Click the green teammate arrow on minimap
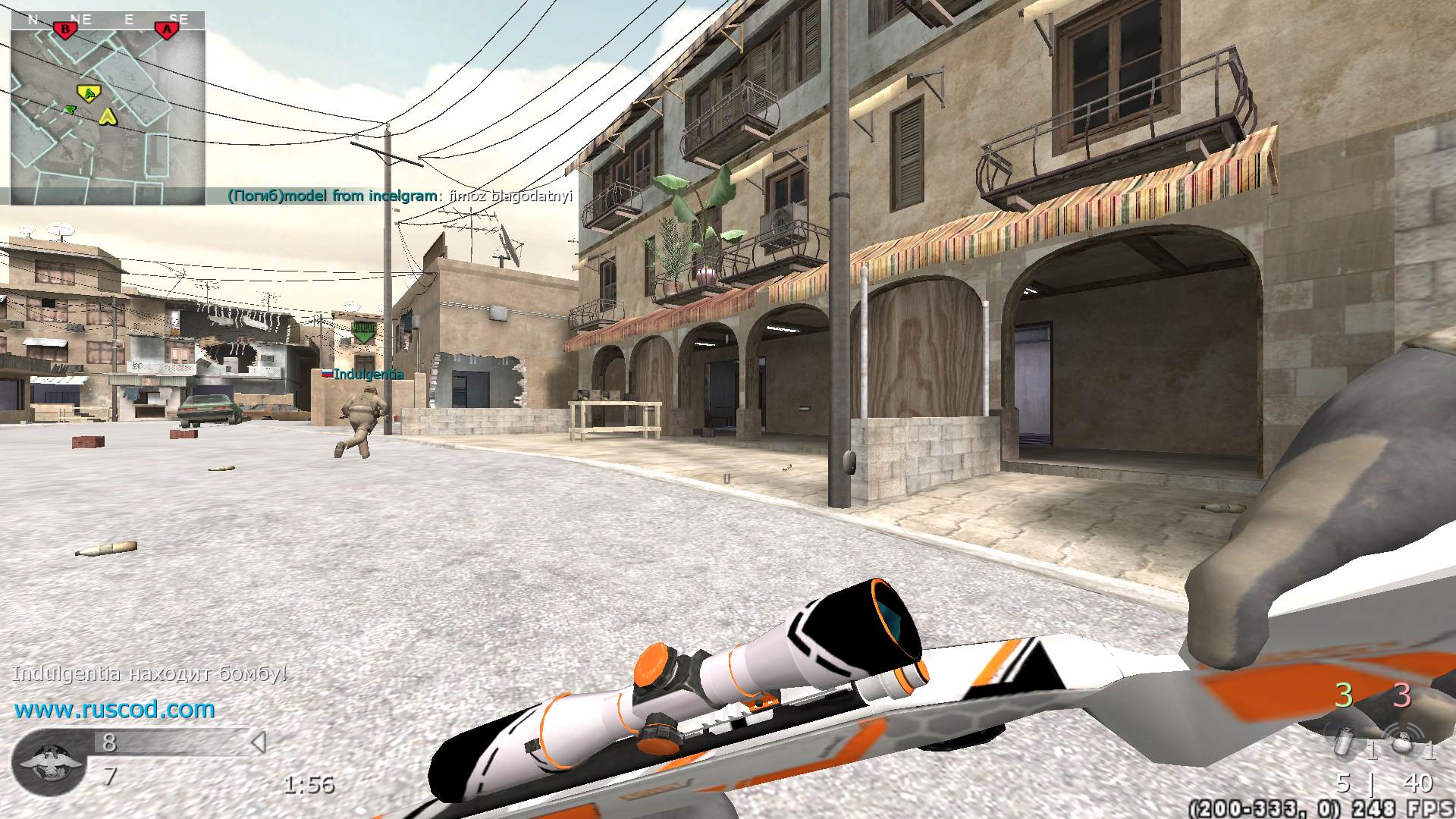Screen dimensions: 1456x819 [71, 111]
